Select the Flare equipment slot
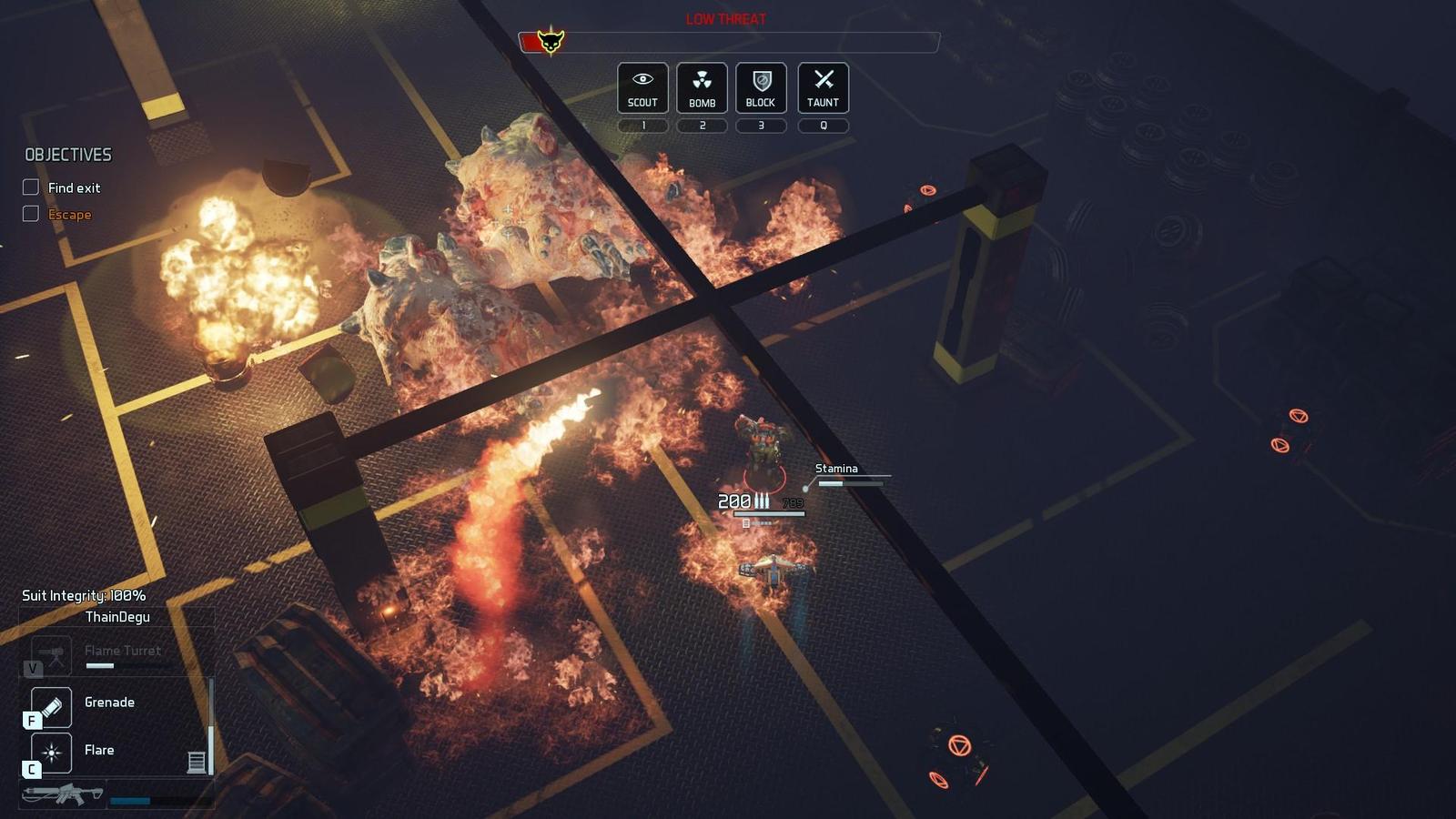 (52, 753)
